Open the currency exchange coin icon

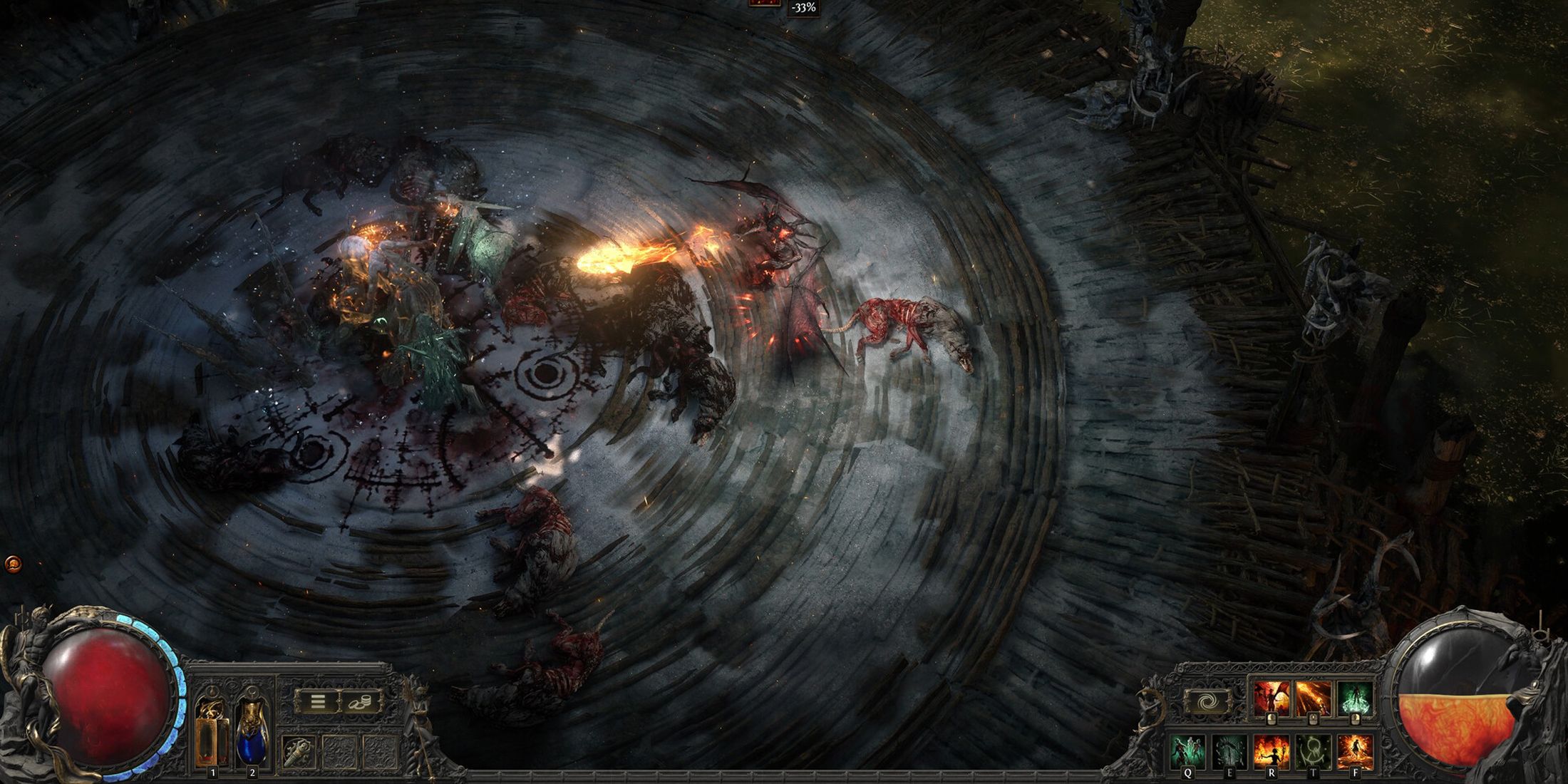(x=359, y=702)
